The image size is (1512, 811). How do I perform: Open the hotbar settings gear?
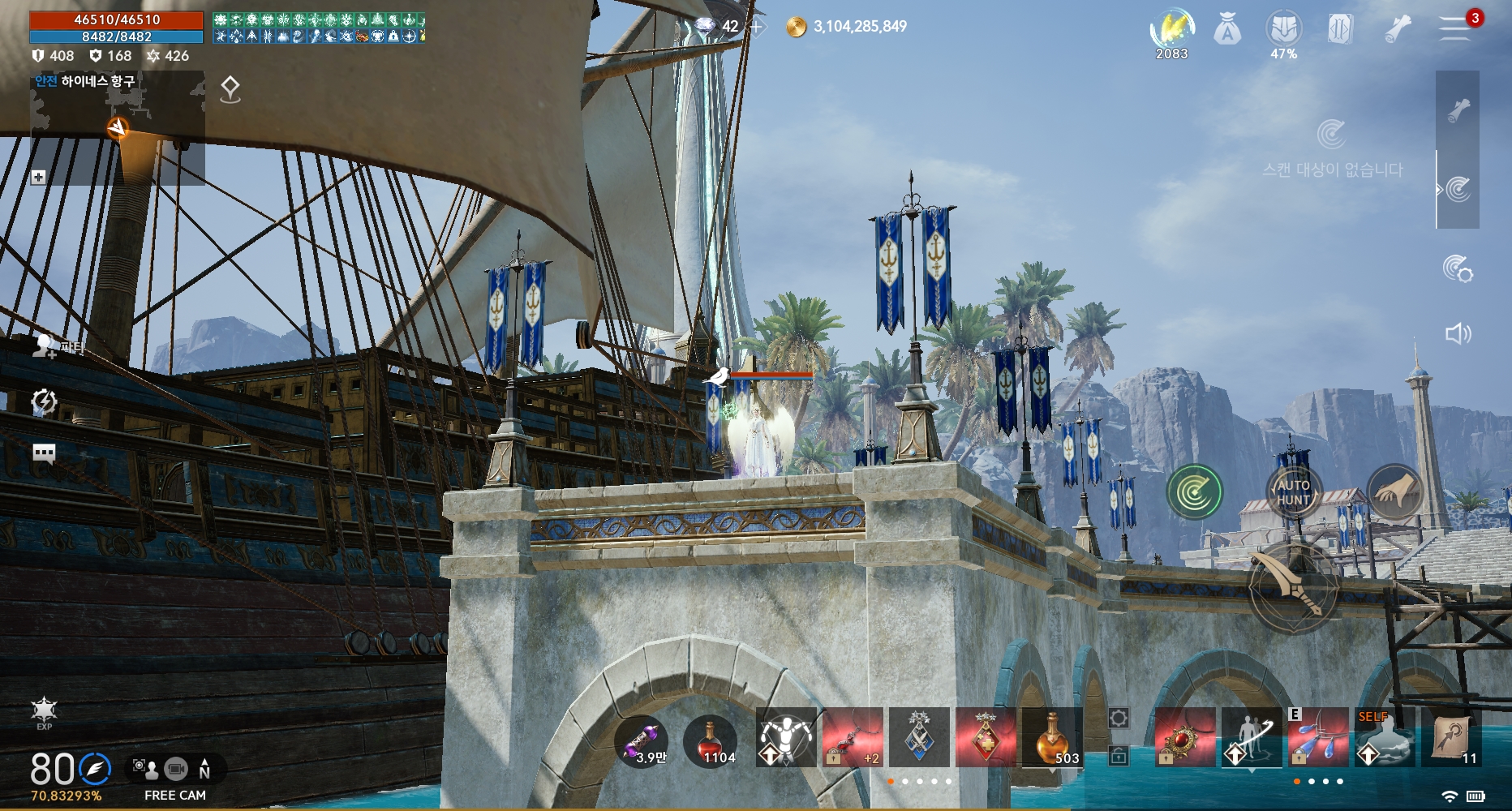click(x=1118, y=718)
